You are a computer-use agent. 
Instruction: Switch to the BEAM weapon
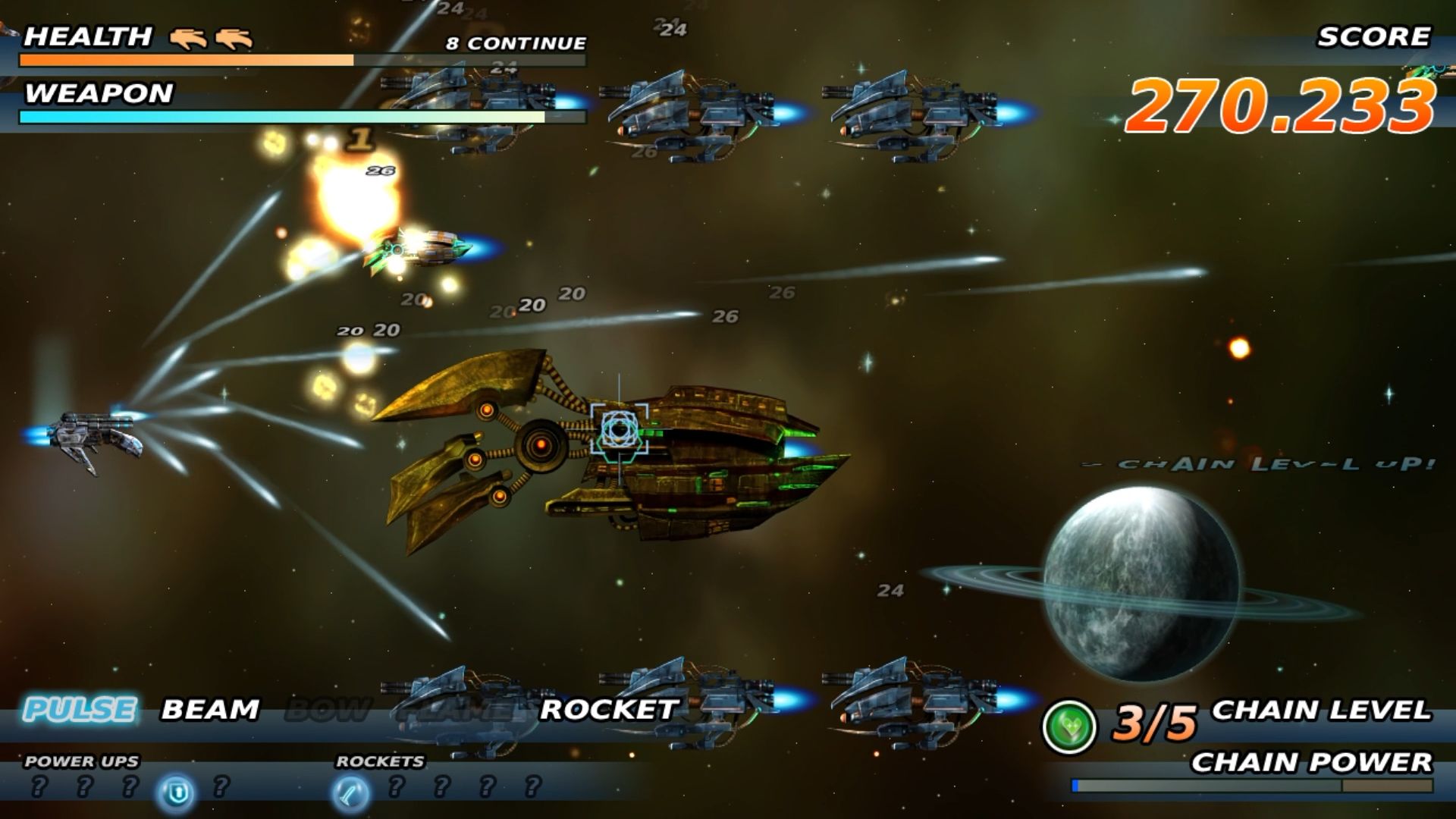[210, 710]
